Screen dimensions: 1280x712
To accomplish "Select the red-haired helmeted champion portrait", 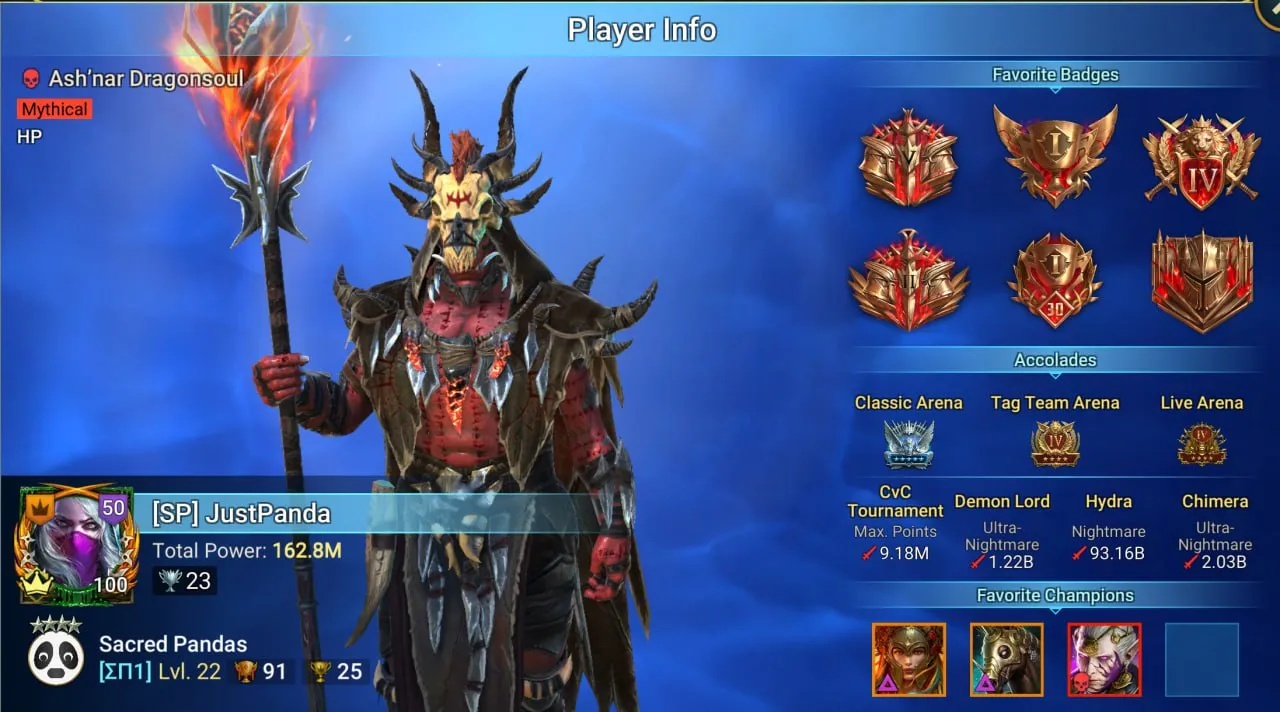I will click(908, 659).
